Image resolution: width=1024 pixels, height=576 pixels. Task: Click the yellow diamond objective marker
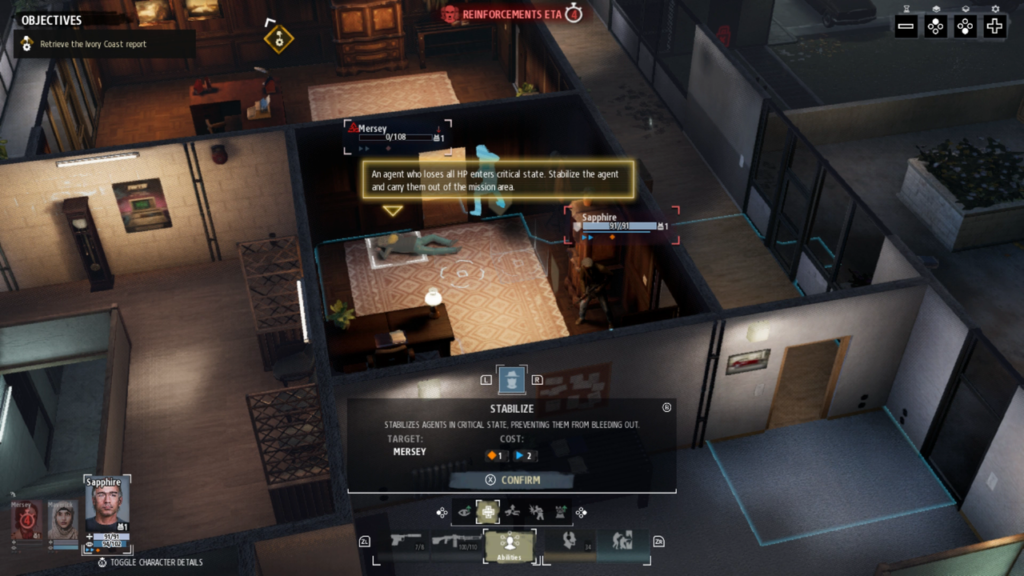click(x=278, y=38)
